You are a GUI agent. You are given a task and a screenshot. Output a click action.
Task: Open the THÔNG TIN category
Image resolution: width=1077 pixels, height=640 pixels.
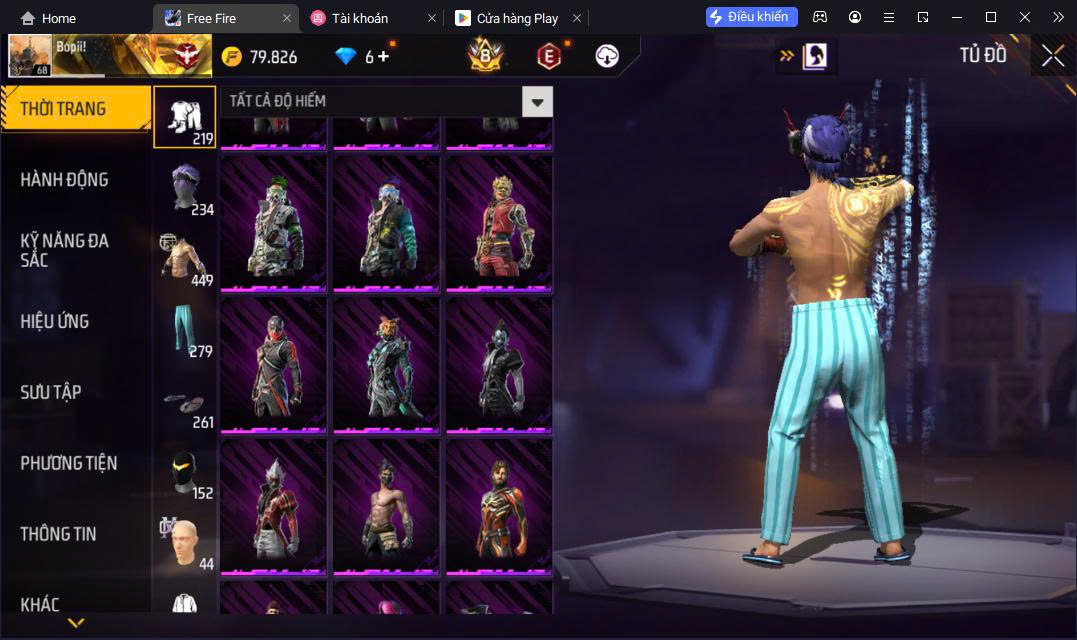59,534
